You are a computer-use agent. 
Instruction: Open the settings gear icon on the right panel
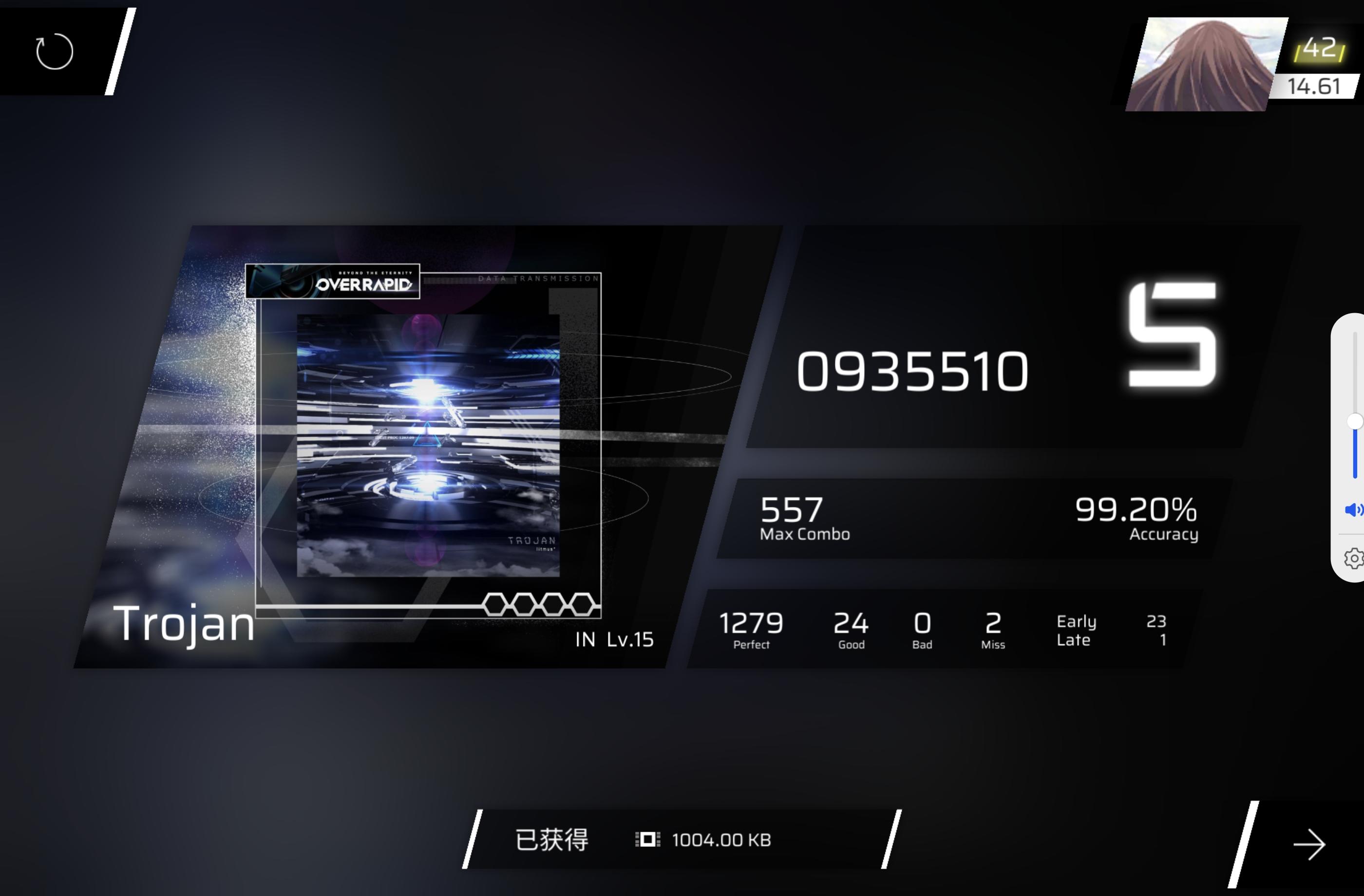click(x=1354, y=559)
